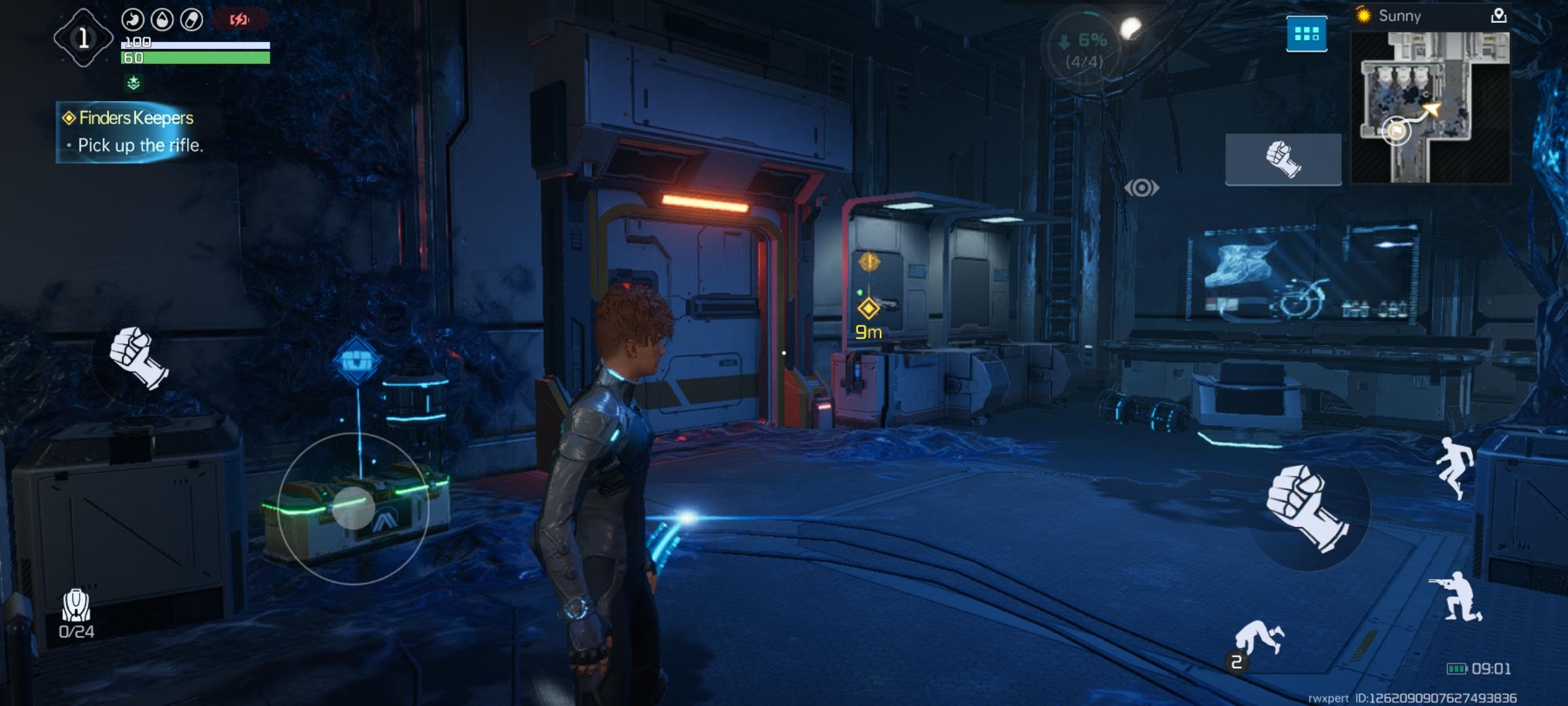Click the Sunny weather indicator

click(x=1390, y=16)
